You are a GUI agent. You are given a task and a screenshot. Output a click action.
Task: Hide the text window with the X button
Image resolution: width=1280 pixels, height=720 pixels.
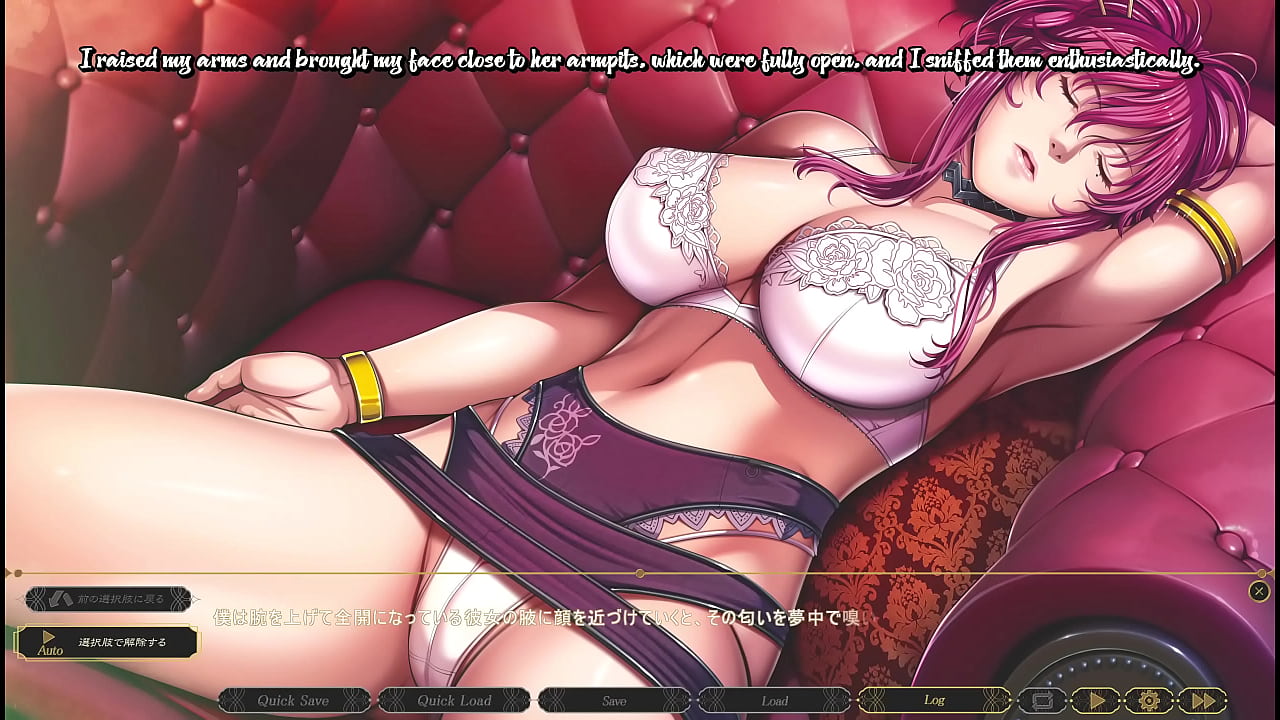1259,591
